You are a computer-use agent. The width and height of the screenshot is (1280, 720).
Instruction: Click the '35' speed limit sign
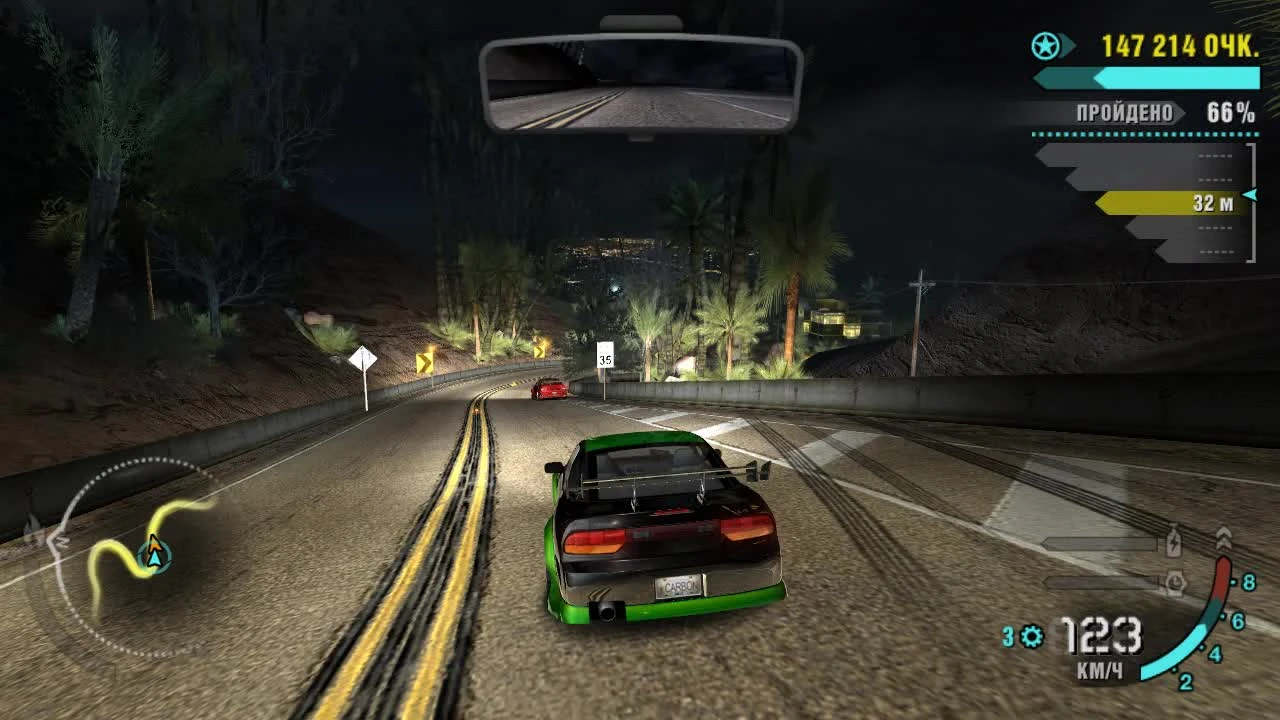pyautogui.click(x=605, y=355)
